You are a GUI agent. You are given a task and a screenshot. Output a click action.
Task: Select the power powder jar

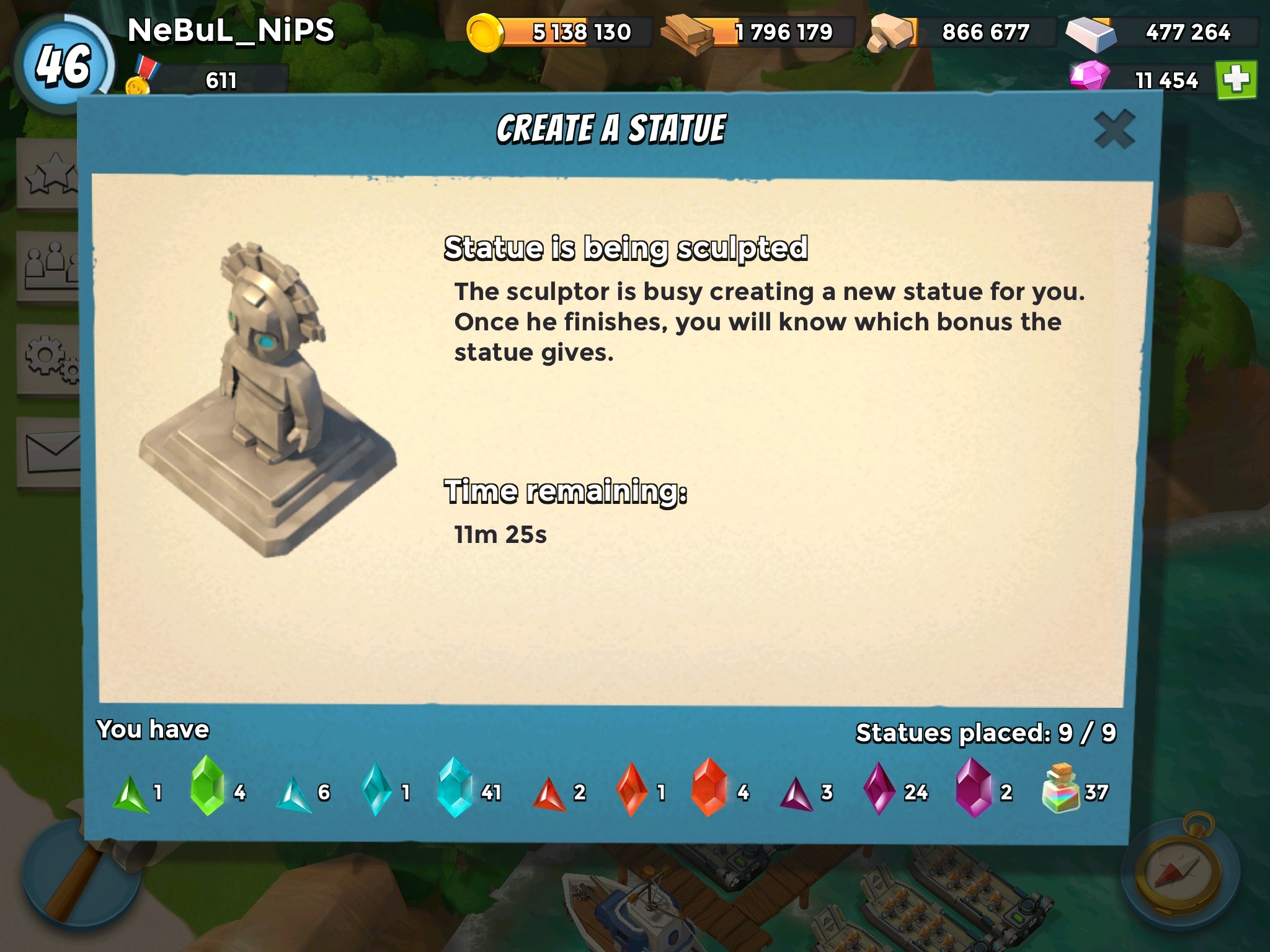1062,789
